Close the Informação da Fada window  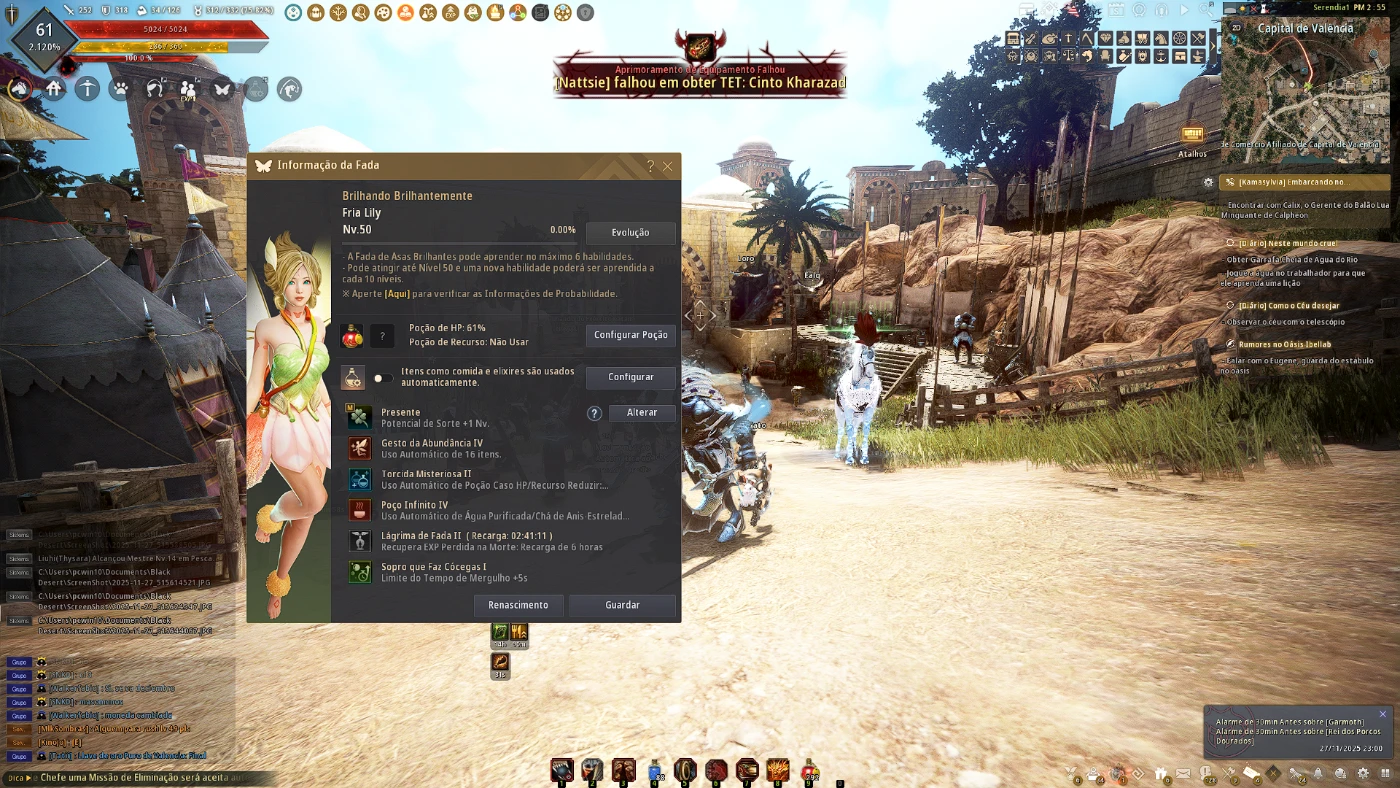(x=668, y=166)
